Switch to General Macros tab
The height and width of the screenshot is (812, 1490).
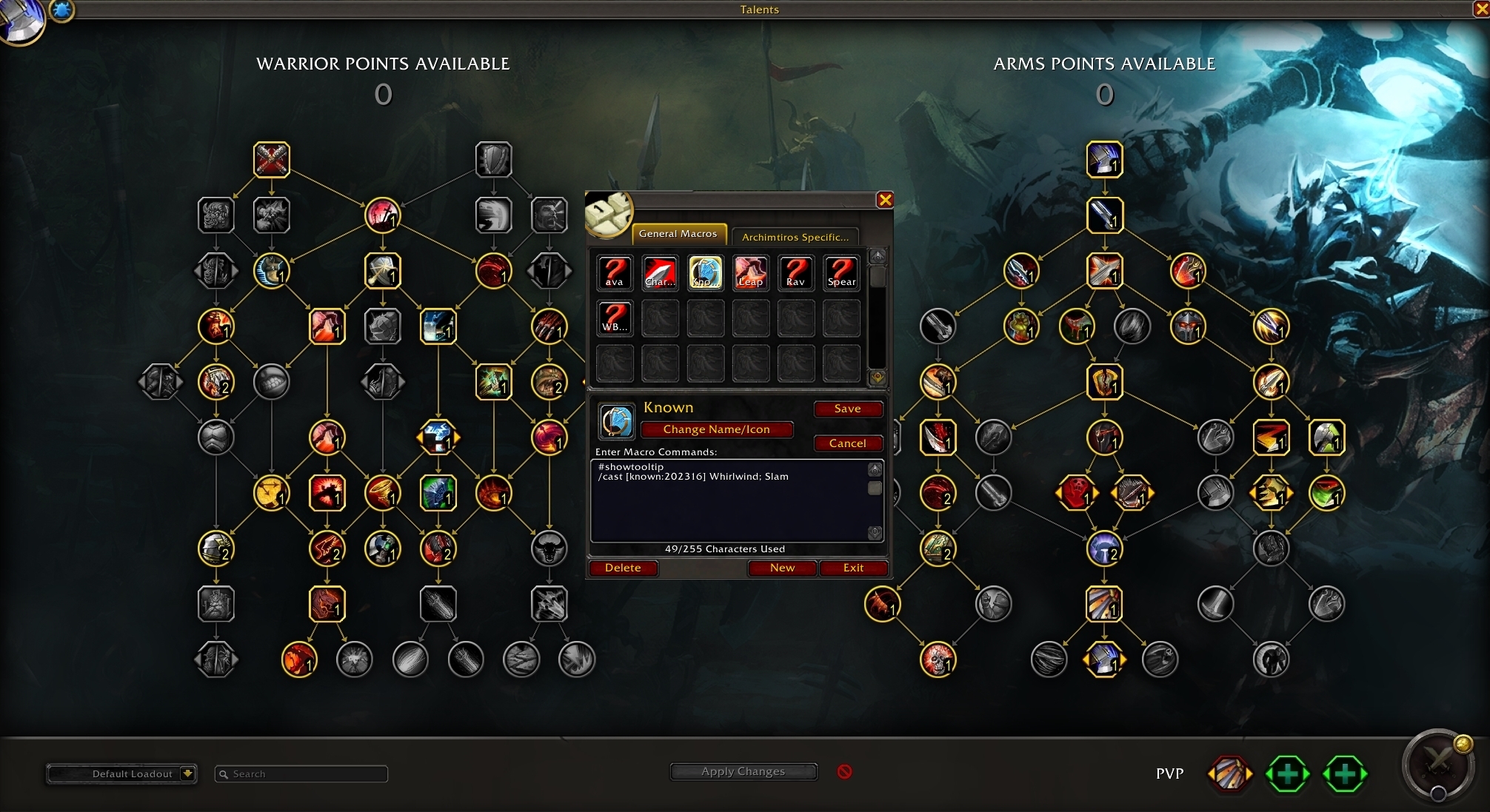678,234
